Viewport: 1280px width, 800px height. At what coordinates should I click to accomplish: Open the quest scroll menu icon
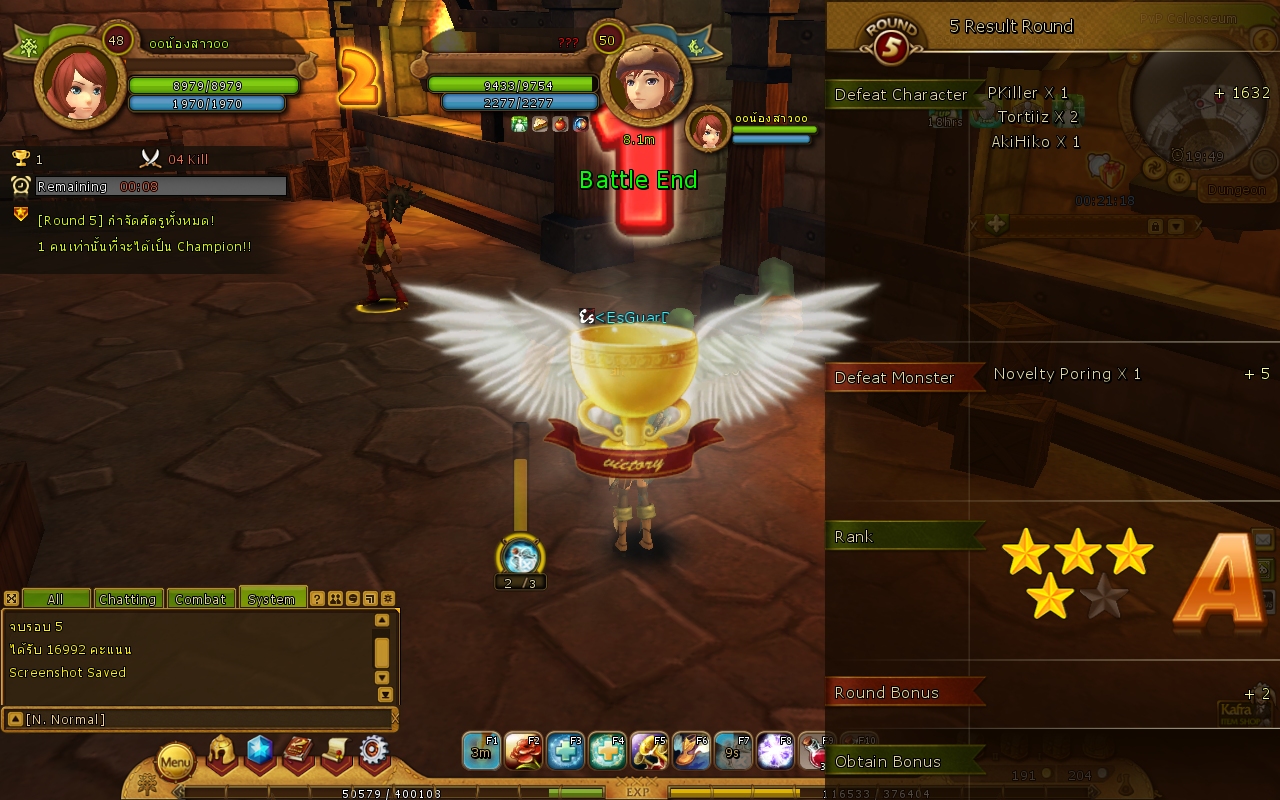336,752
